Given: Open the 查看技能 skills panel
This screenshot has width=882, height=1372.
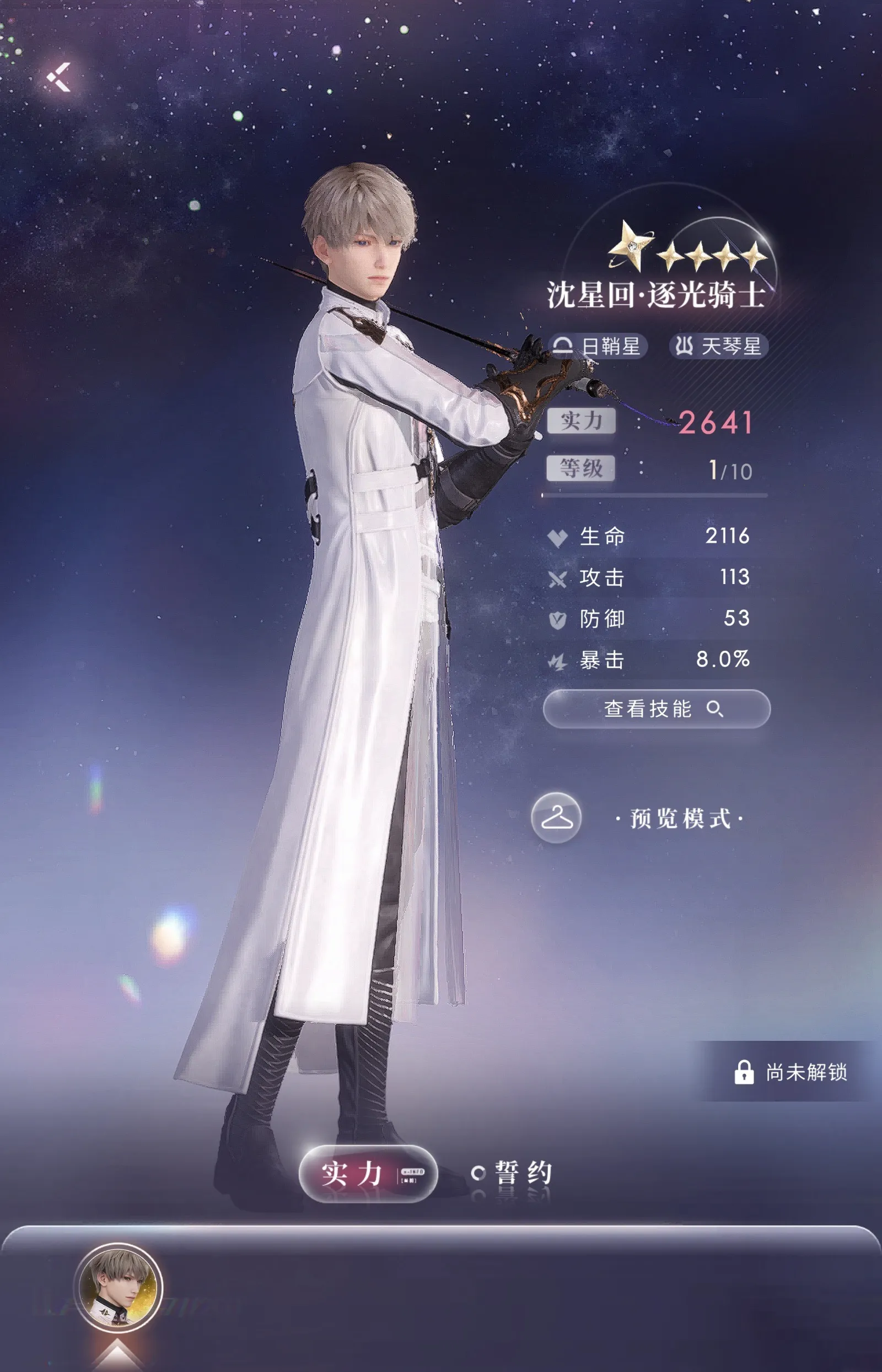Looking at the screenshot, I should tap(656, 708).
